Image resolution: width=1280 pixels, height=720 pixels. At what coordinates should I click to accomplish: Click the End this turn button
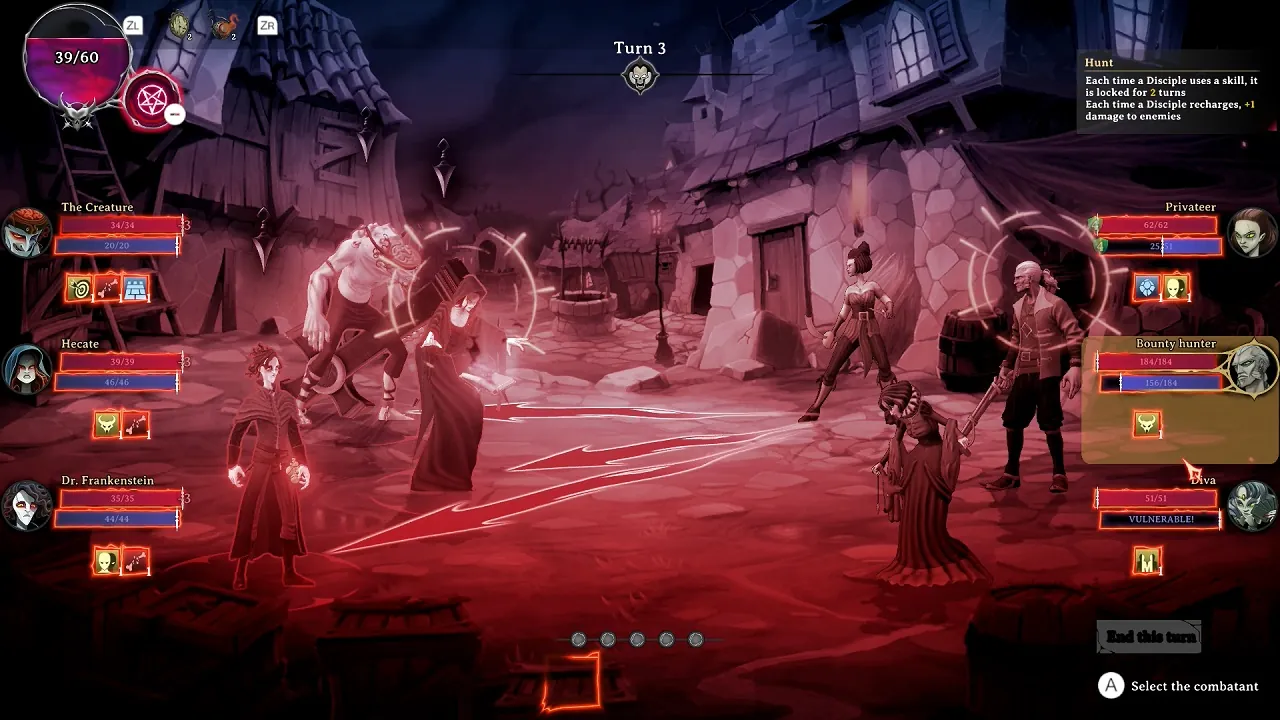(1147, 635)
